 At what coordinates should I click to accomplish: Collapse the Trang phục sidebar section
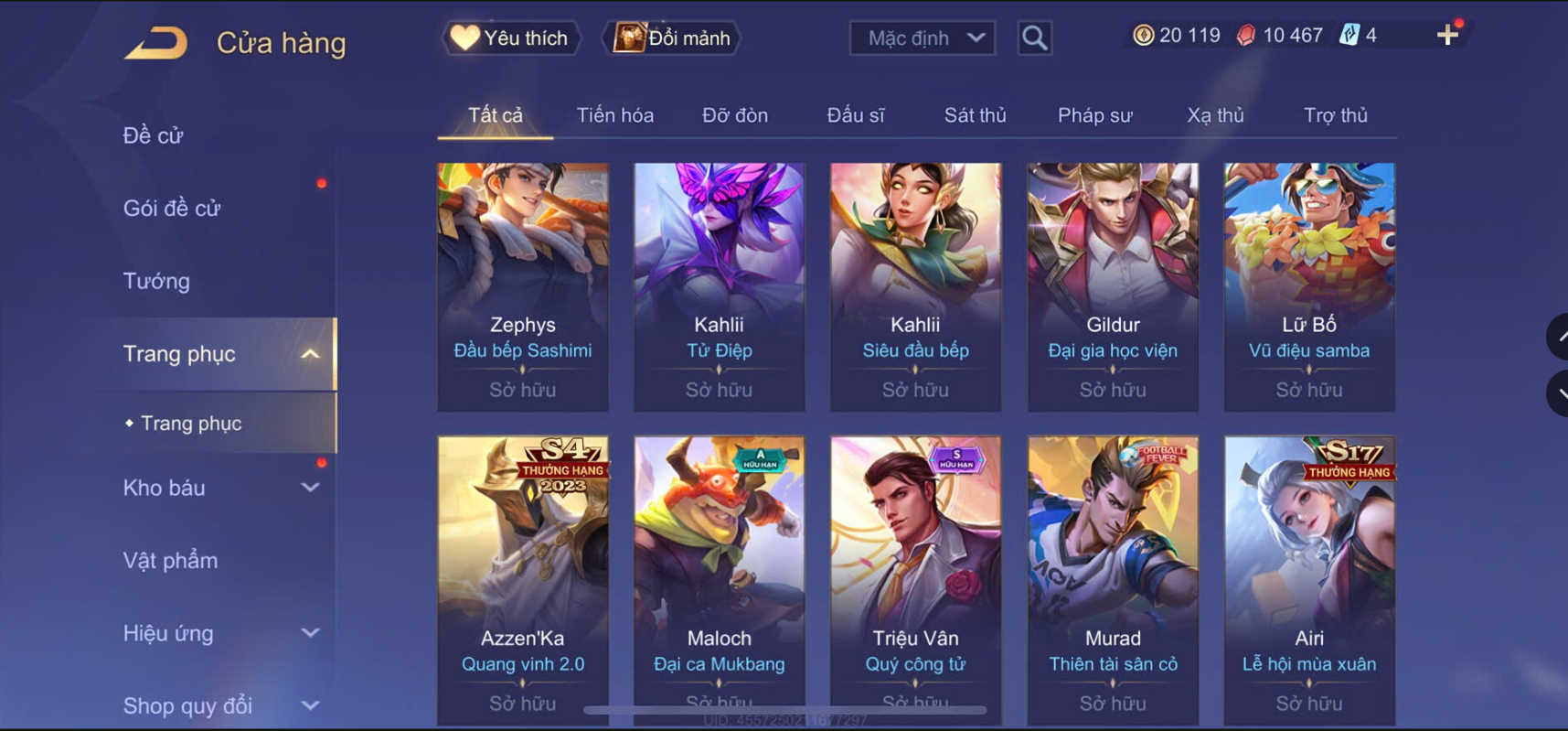pyautogui.click(x=310, y=353)
